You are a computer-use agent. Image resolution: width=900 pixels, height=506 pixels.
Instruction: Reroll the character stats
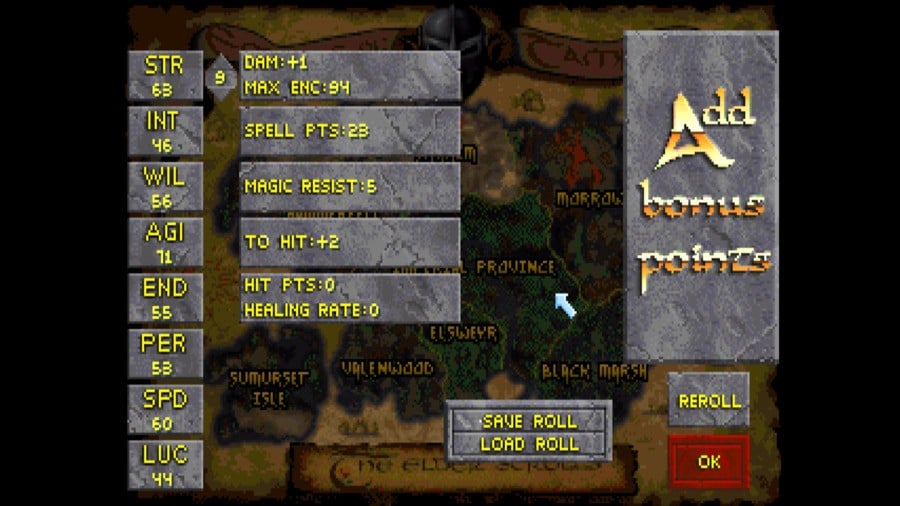point(709,400)
